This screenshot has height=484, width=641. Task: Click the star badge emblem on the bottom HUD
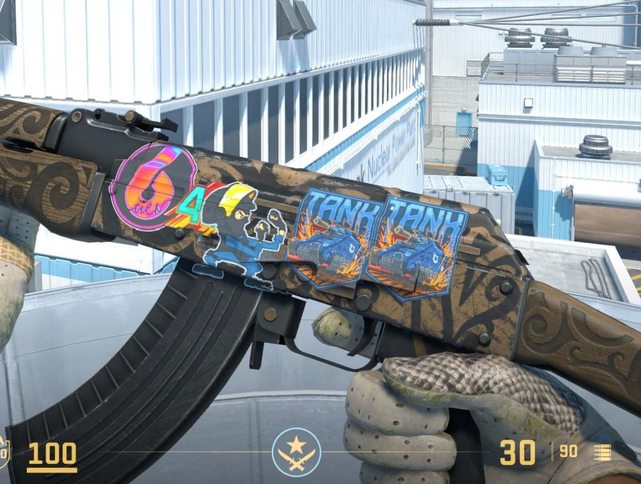pyautogui.click(x=296, y=451)
